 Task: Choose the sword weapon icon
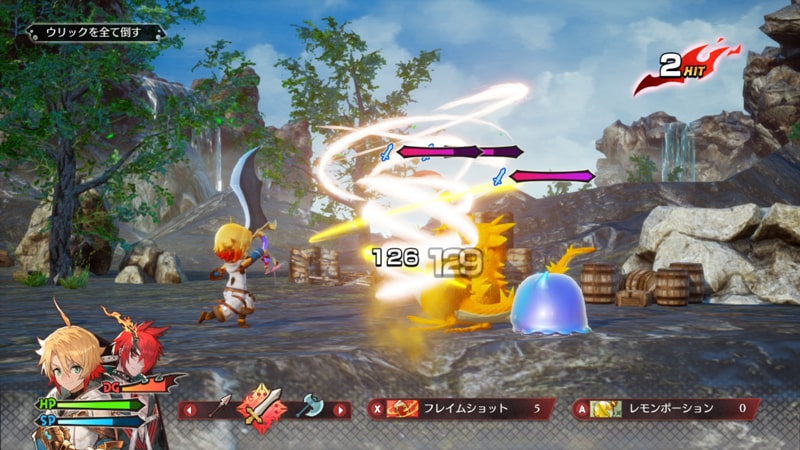tap(262, 408)
